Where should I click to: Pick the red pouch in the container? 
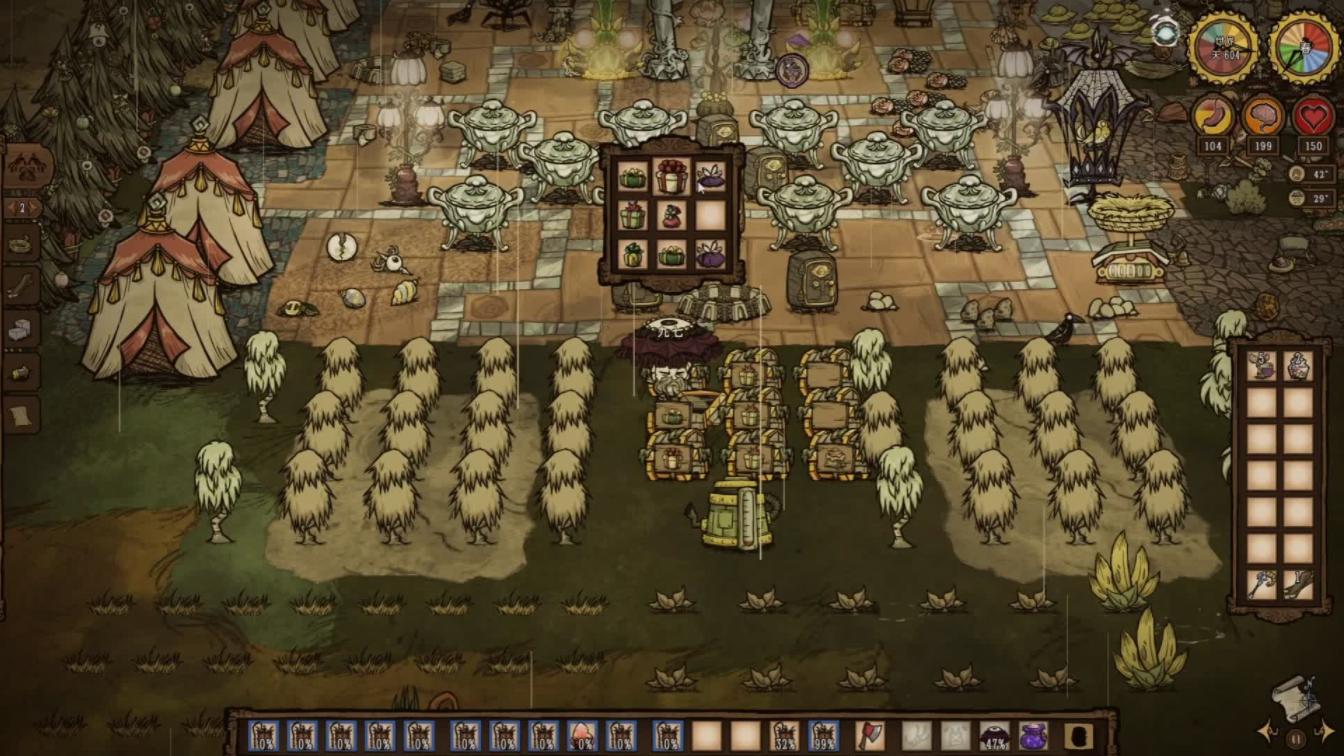pos(672,217)
